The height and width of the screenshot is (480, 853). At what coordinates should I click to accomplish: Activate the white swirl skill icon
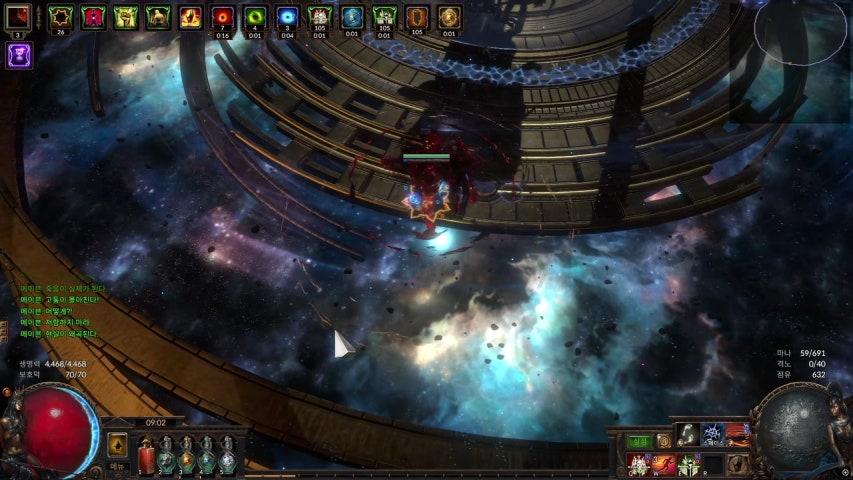(687, 433)
